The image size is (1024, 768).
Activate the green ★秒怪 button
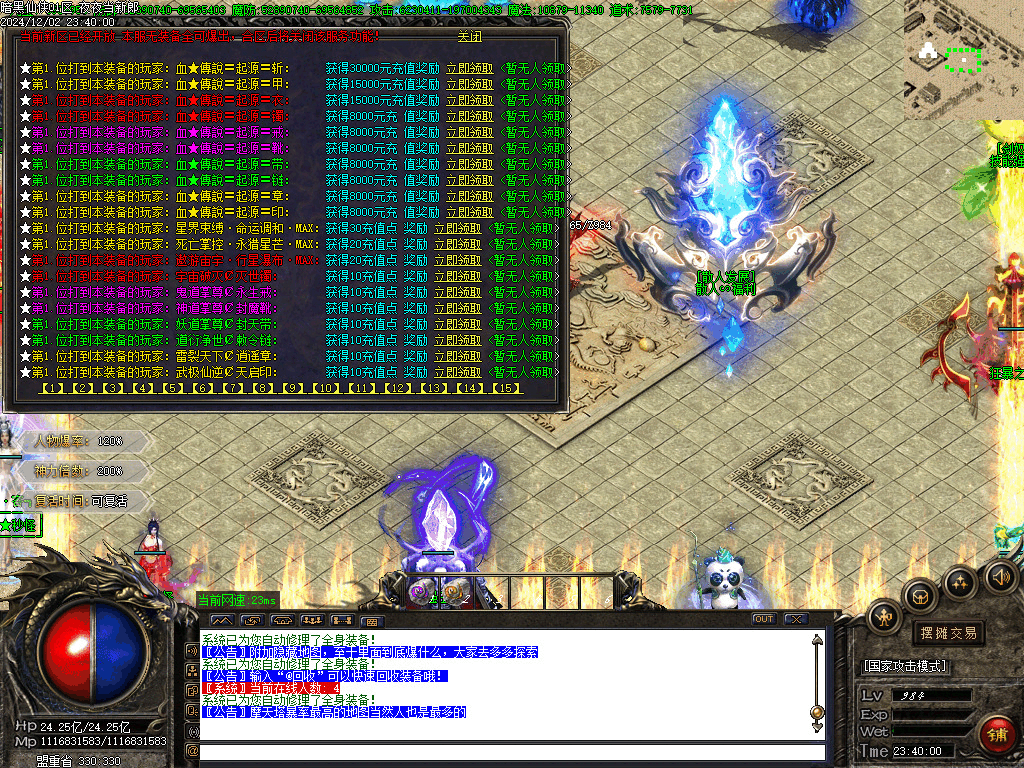(x=19, y=524)
